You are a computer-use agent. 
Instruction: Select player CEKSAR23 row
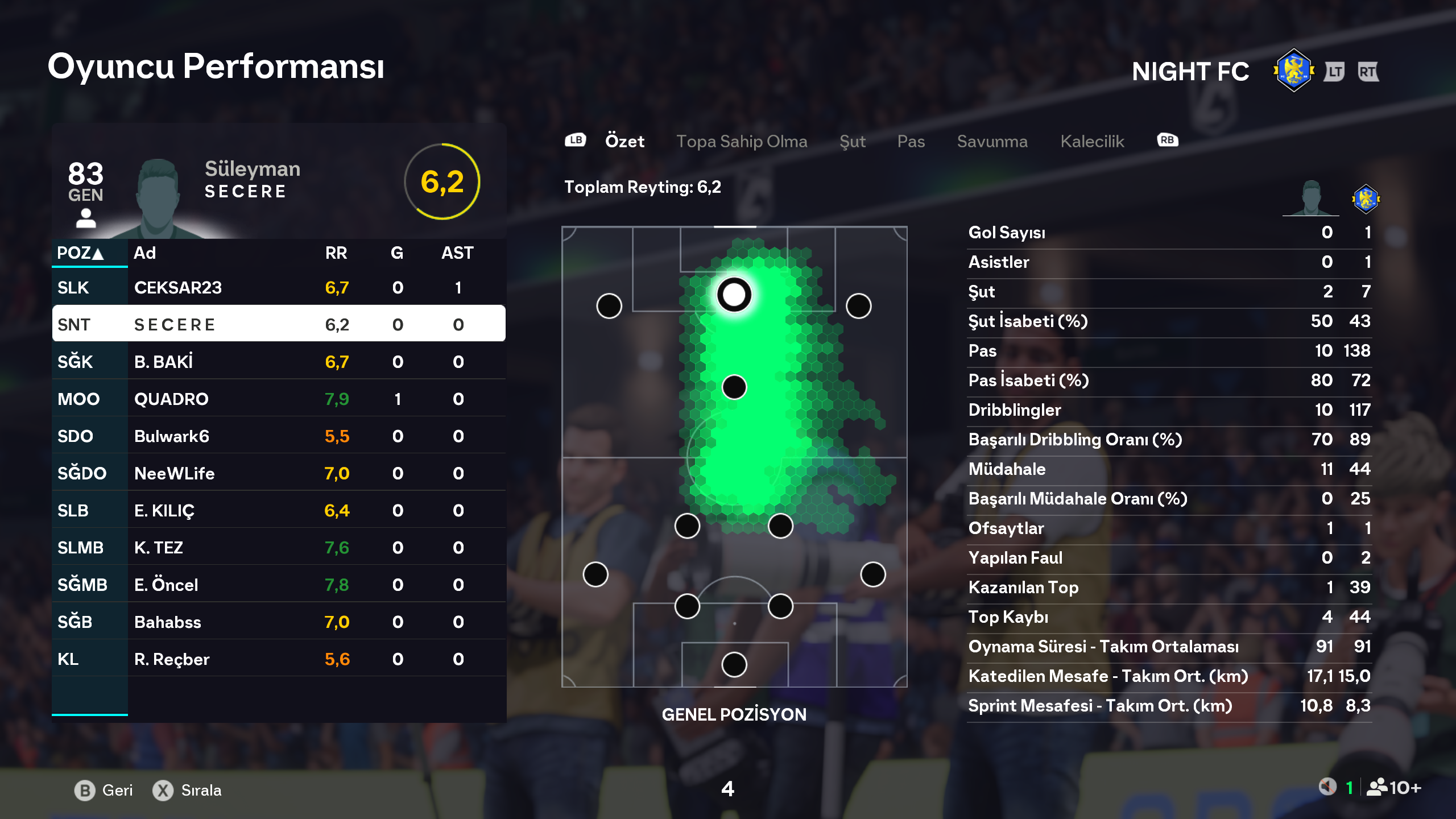coord(279,288)
